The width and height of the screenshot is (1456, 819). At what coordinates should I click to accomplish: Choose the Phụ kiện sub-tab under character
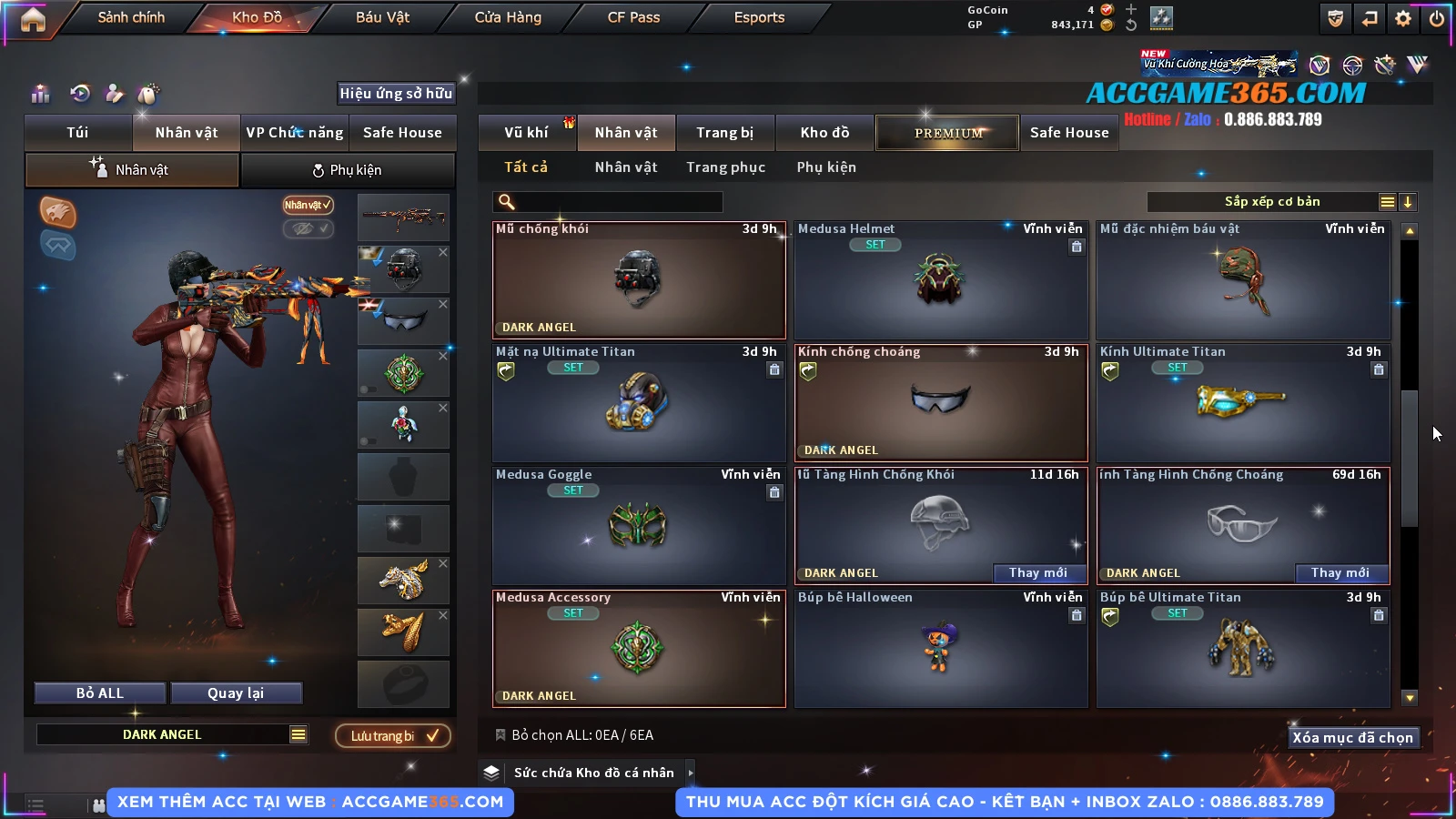(348, 170)
